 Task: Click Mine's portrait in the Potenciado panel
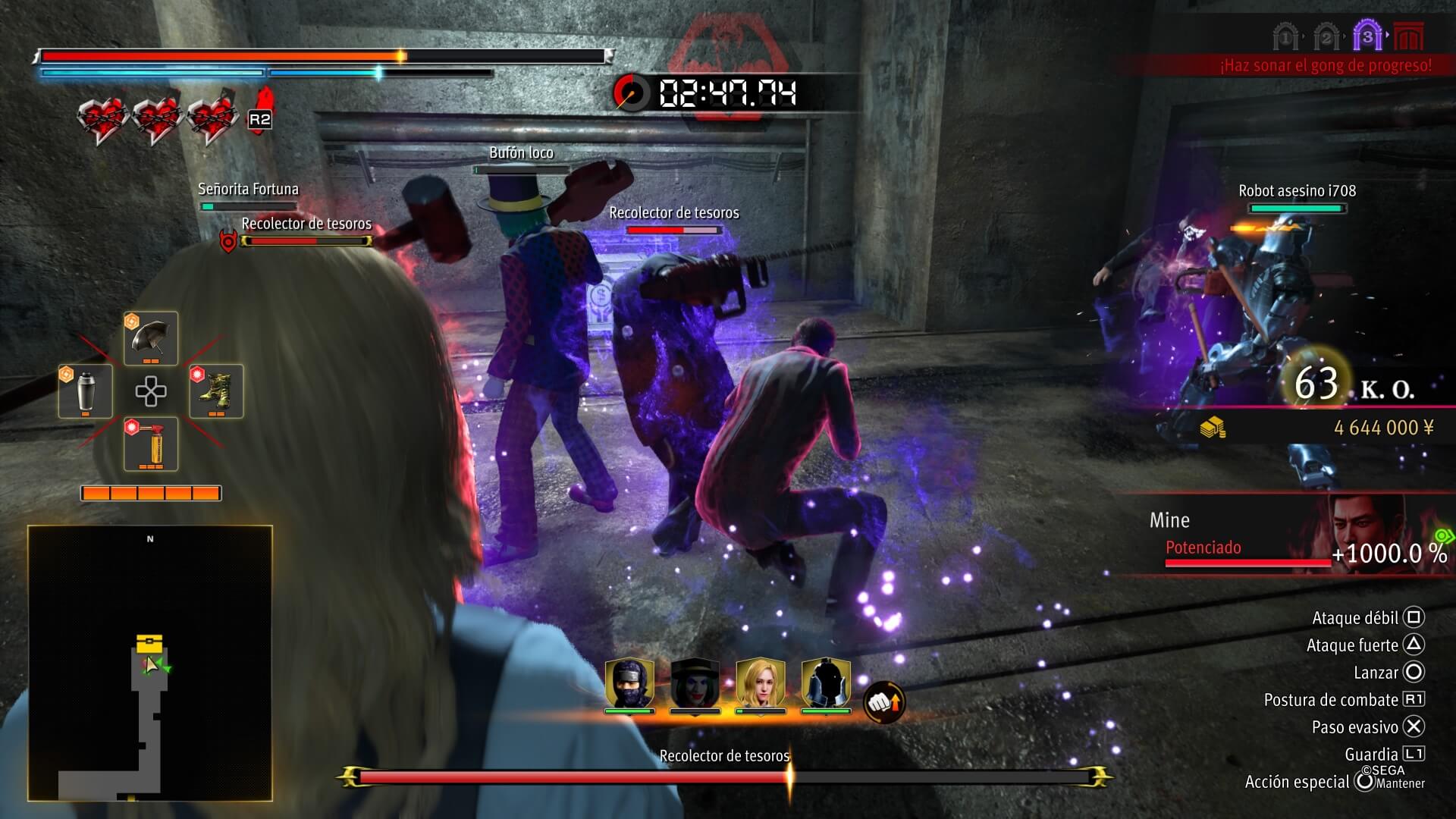(x=1365, y=525)
